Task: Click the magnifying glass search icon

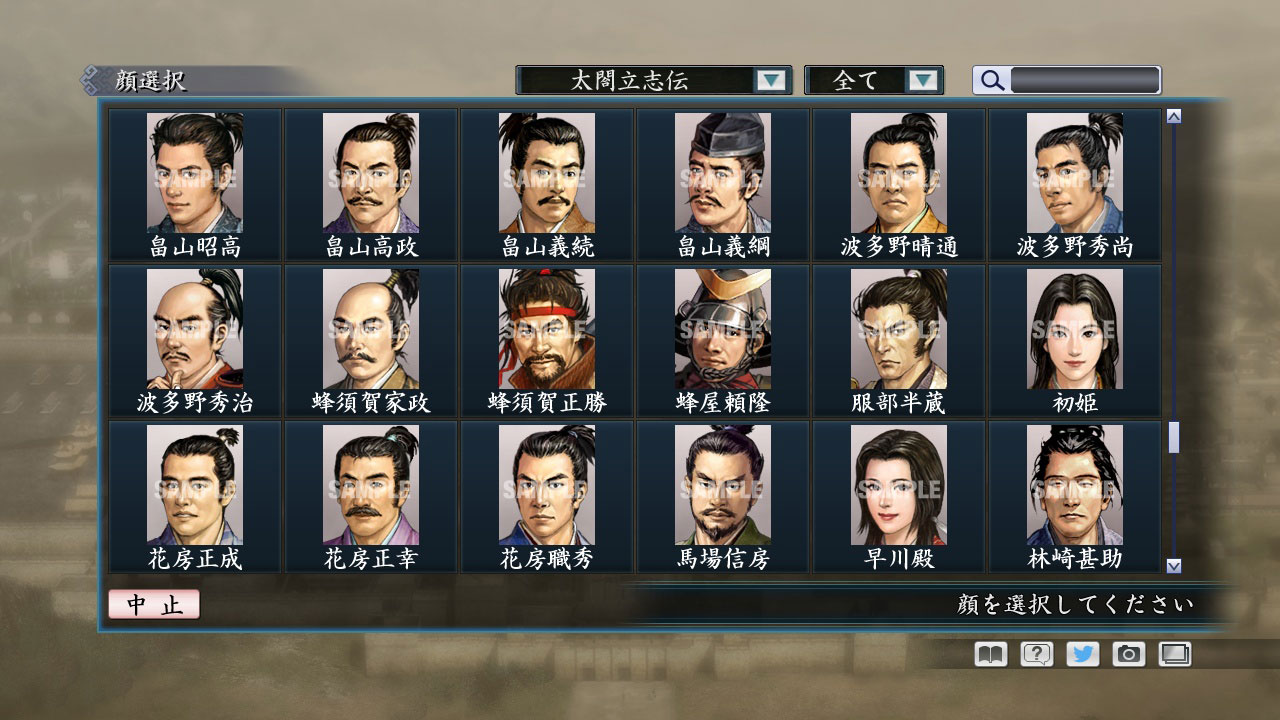Action: (x=989, y=80)
